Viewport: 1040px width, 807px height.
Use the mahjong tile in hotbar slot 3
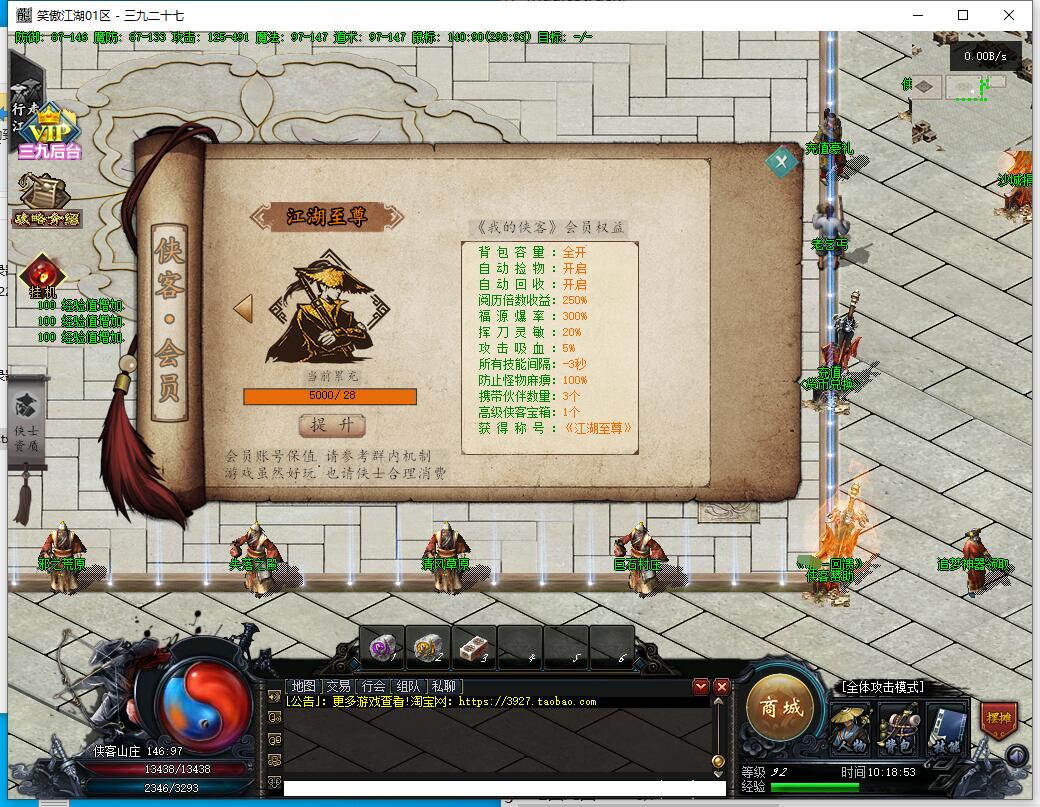click(473, 647)
